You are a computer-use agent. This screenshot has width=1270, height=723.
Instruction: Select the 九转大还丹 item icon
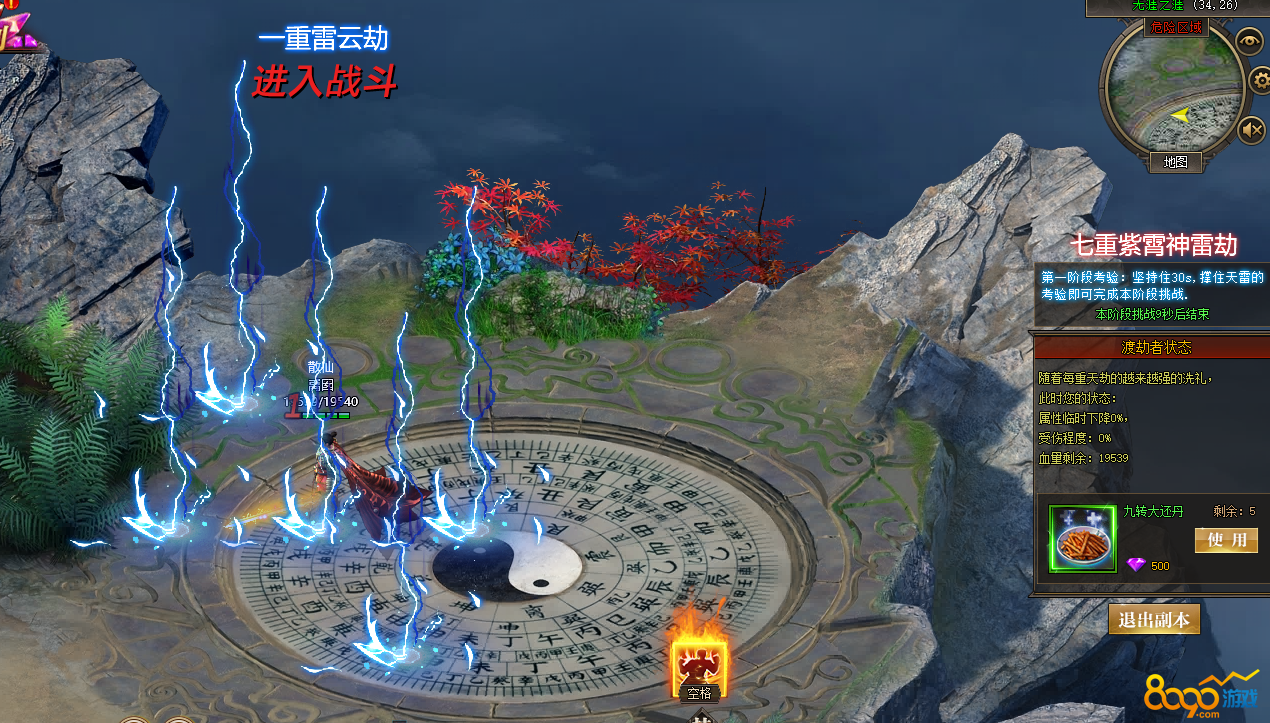[1082, 539]
